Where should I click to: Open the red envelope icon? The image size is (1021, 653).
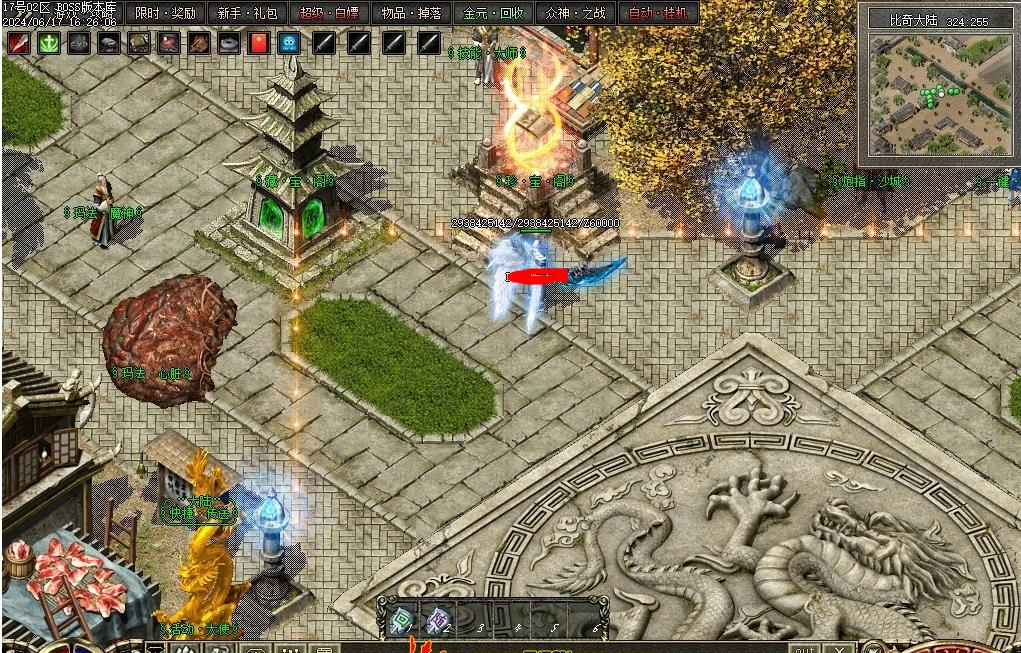[x=259, y=43]
